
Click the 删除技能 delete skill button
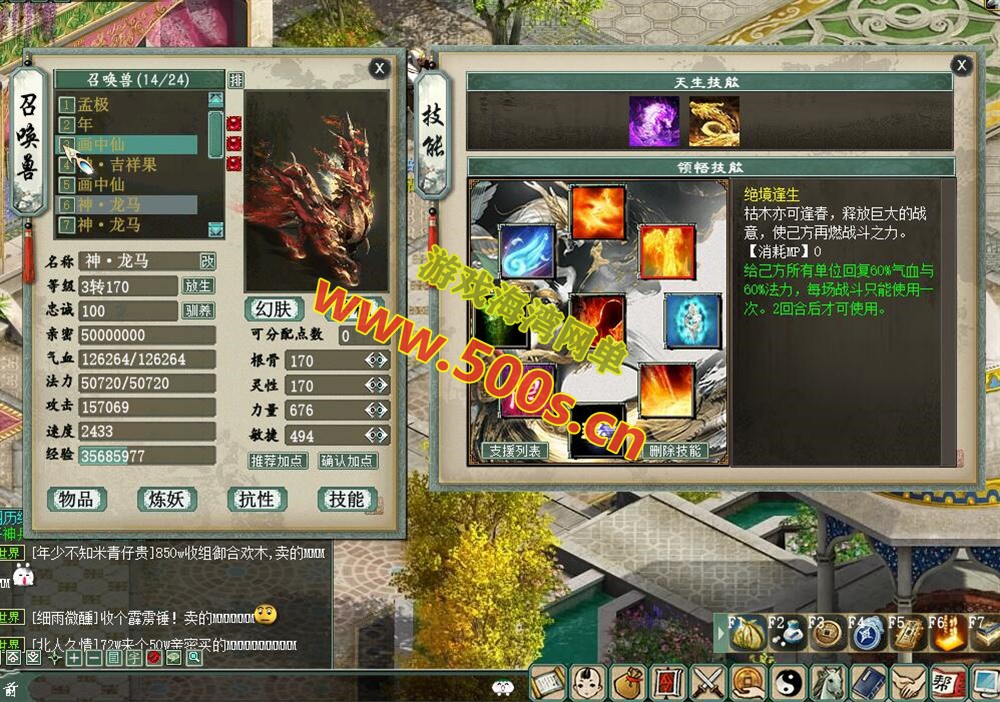tap(675, 451)
